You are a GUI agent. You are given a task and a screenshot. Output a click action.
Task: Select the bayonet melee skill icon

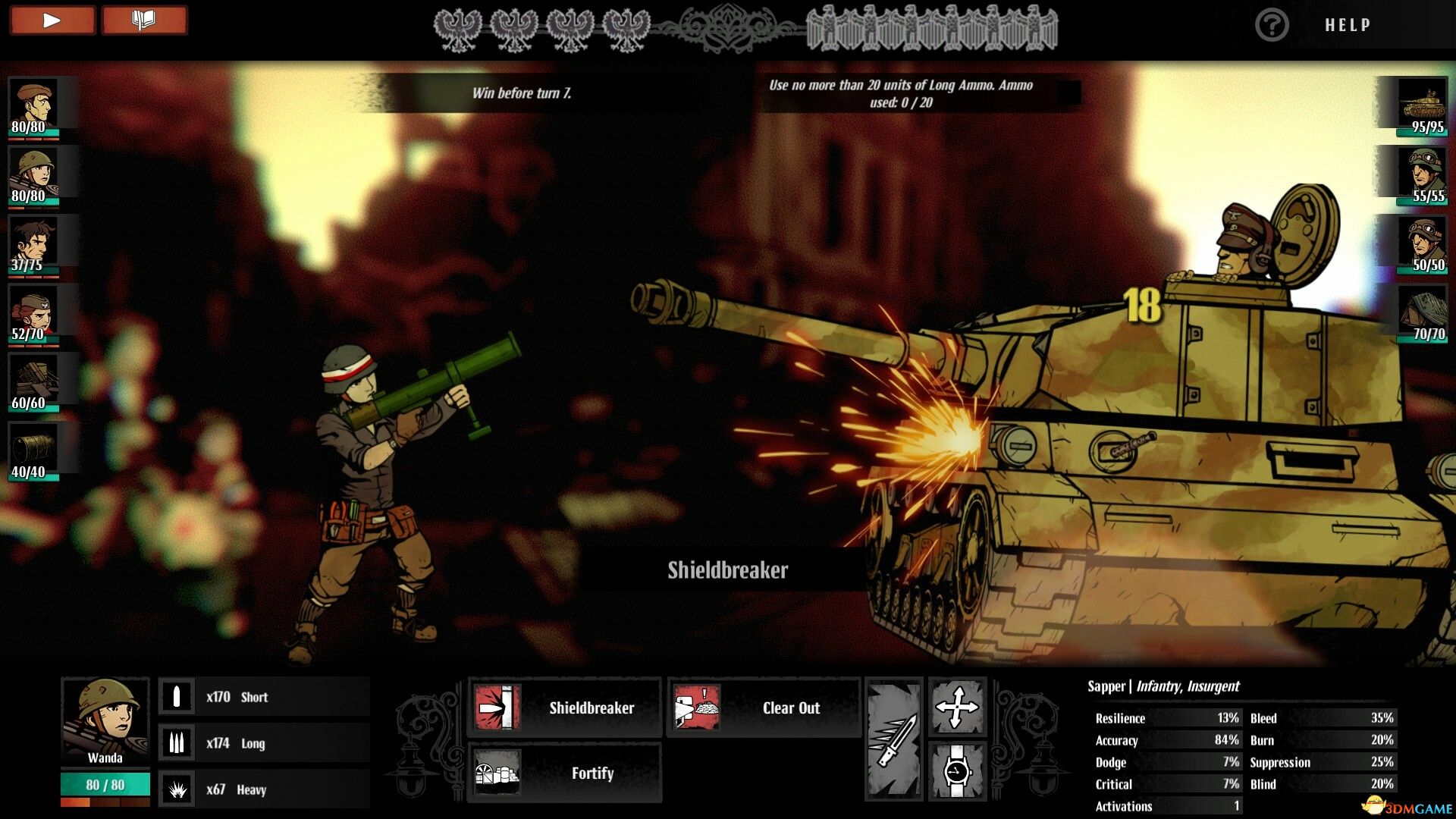[896, 739]
